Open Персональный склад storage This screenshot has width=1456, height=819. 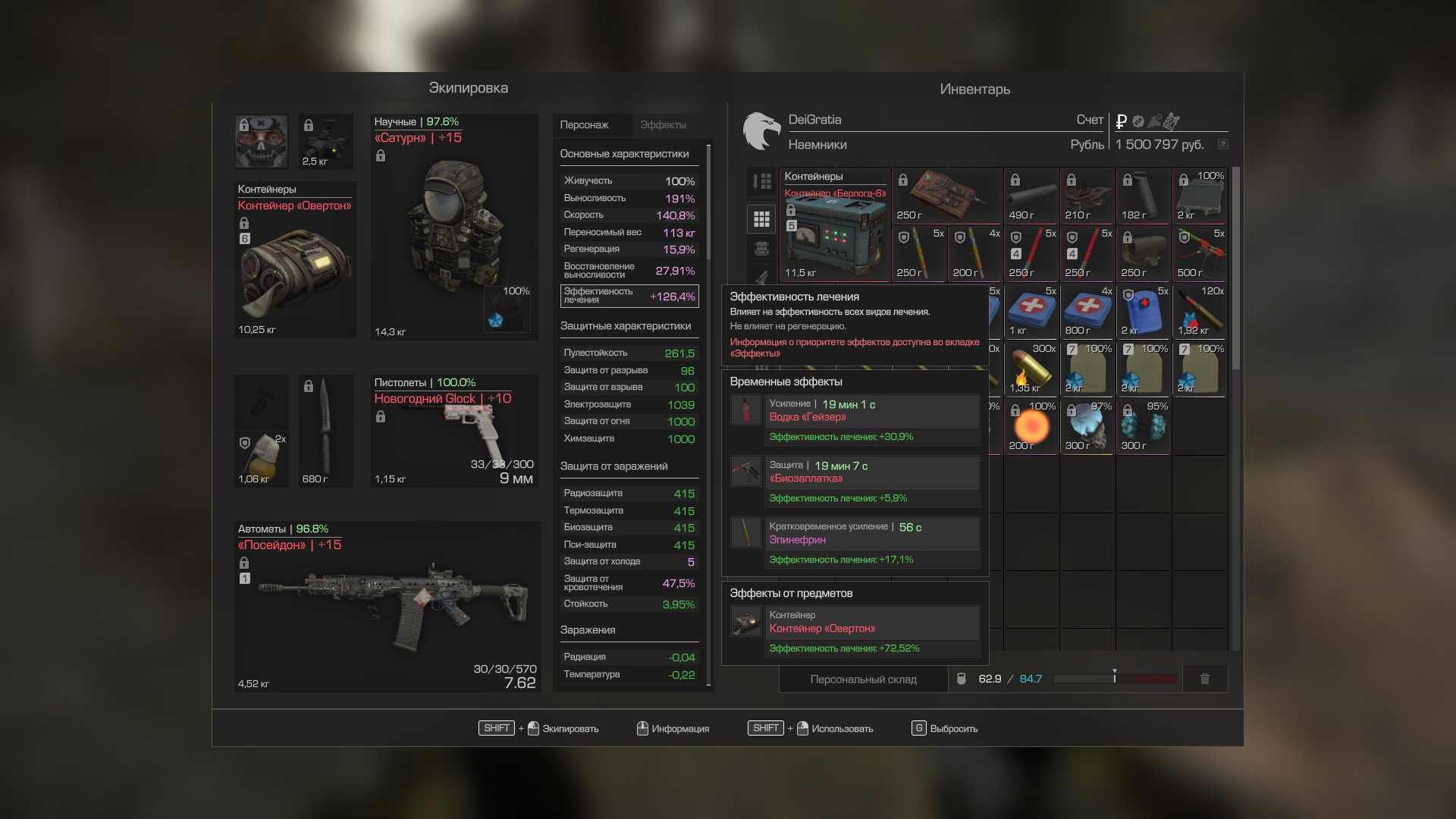[863, 679]
